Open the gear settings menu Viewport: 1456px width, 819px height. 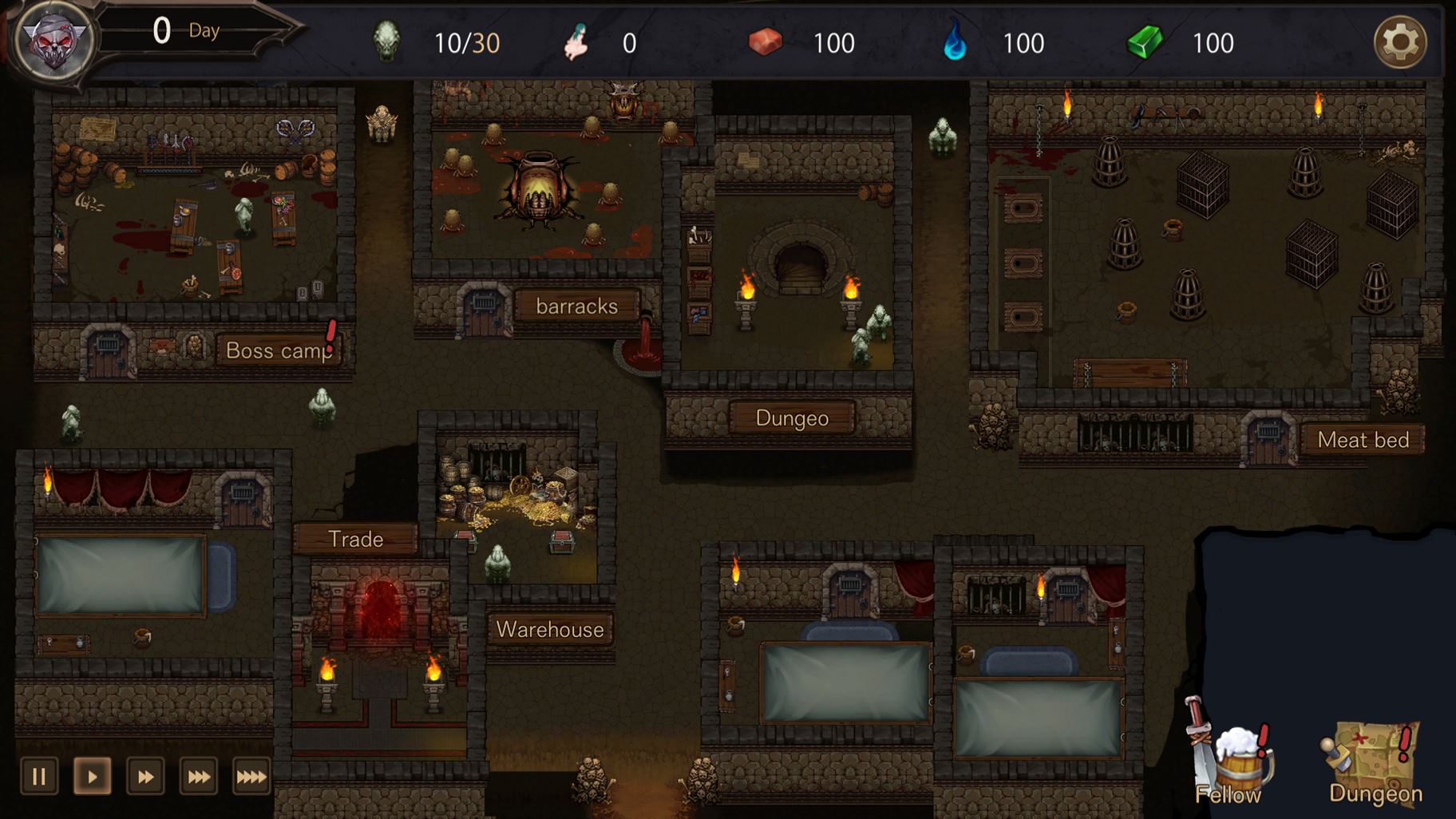tap(1399, 42)
